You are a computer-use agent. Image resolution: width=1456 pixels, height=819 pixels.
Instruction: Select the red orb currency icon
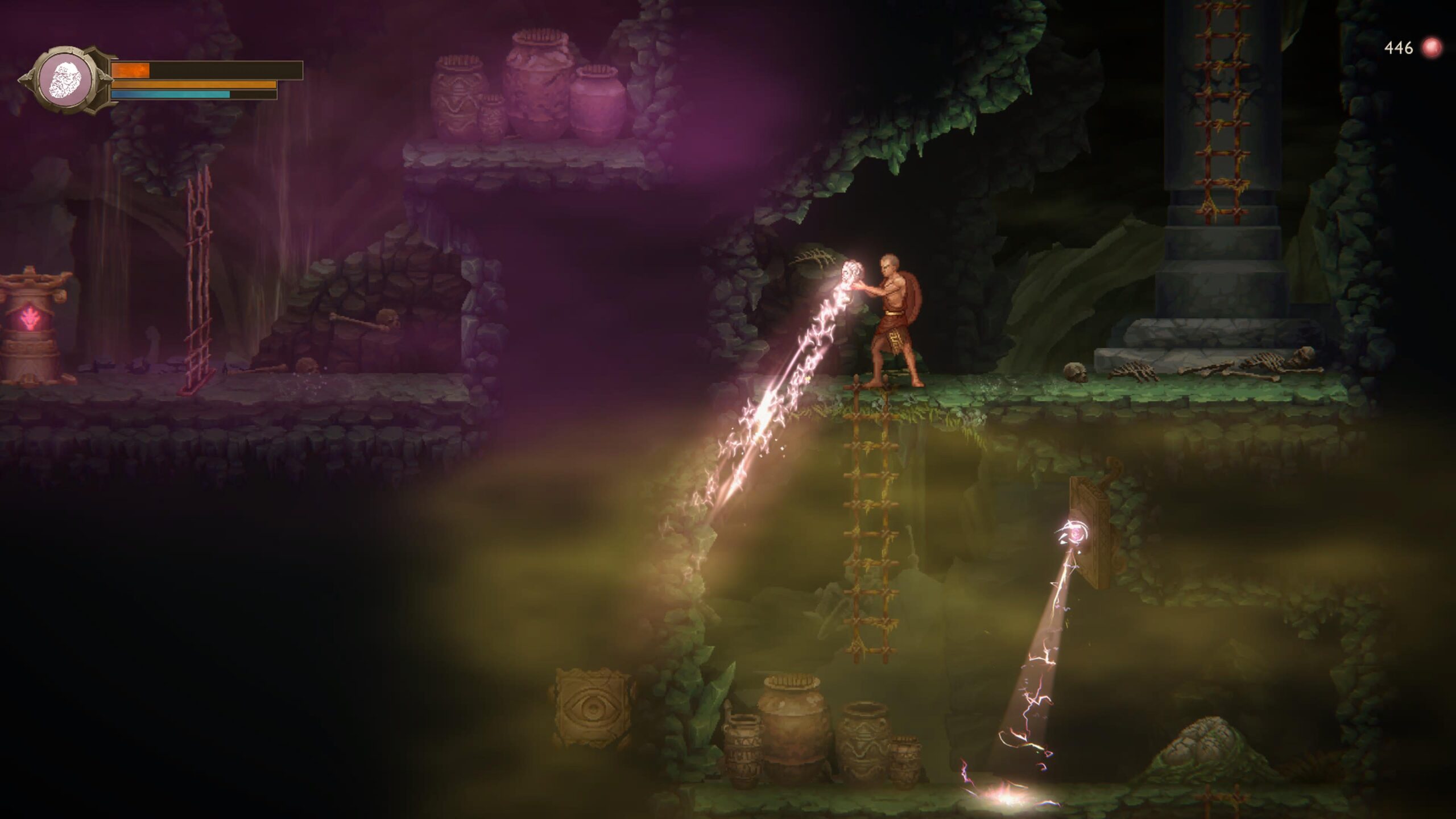pyautogui.click(x=1431, y=48)
